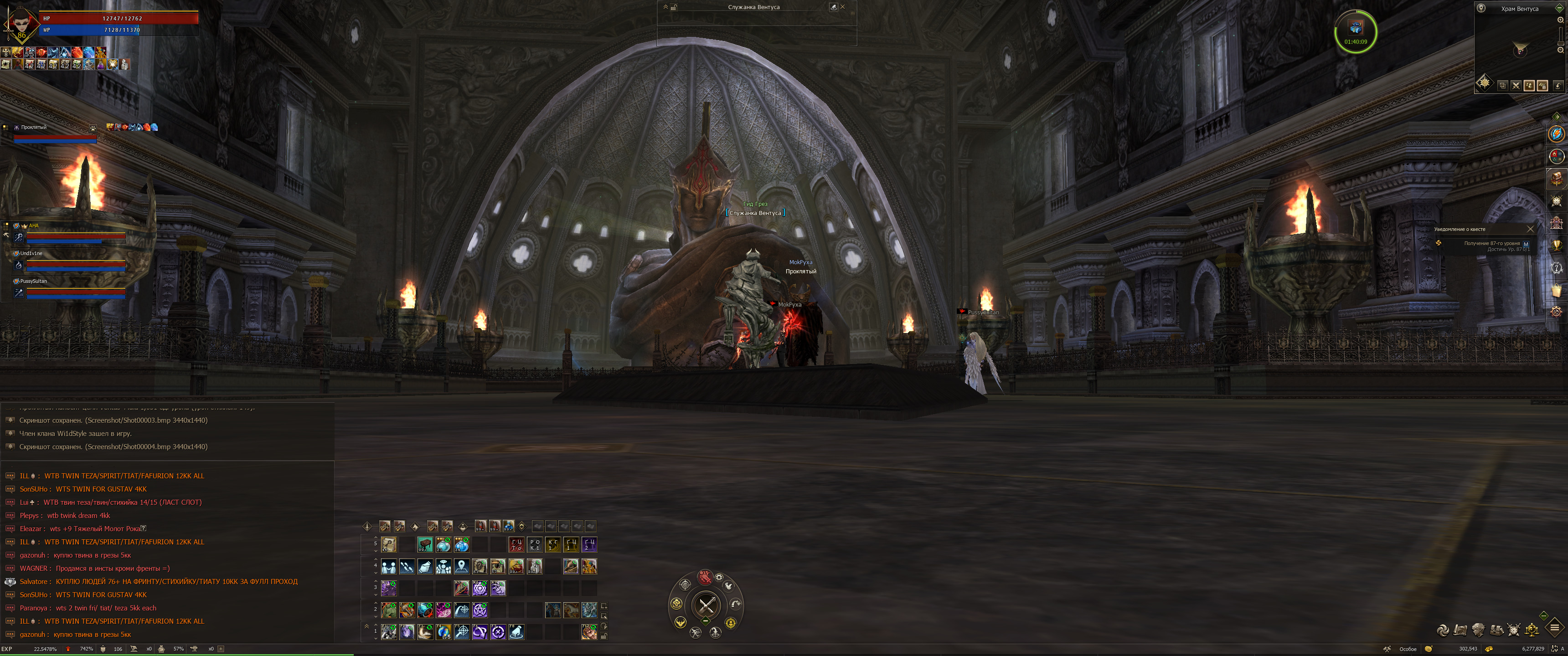1568x656 pixels.
Task: Claim the blue gift box timer reward
Action: coord(1356,28)
